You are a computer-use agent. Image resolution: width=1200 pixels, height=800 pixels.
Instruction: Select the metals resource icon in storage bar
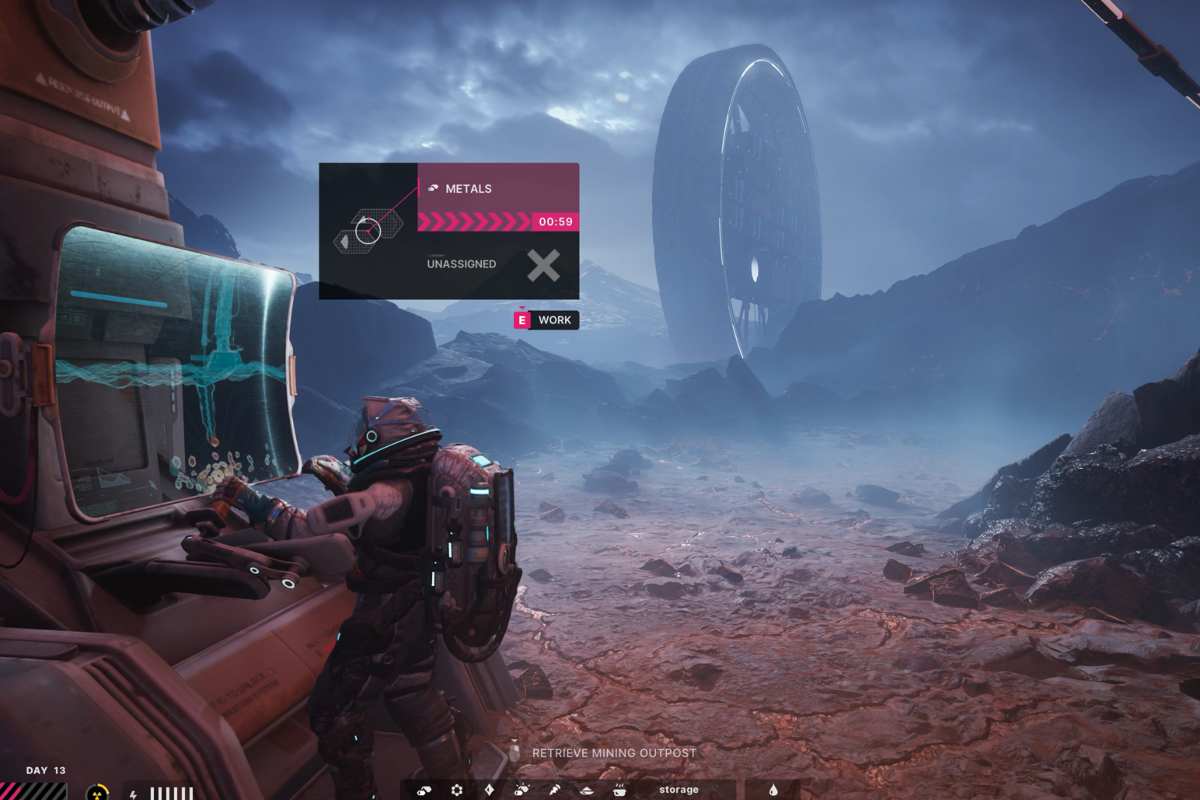pos(424,790)
